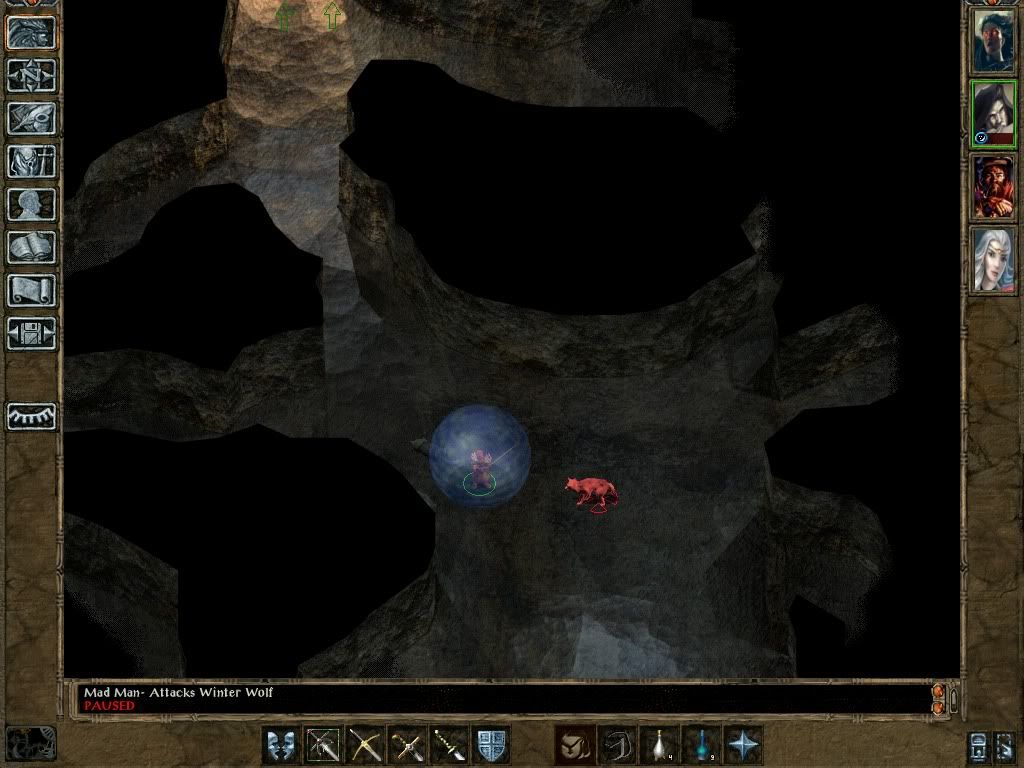
Task: Choose the crossbow weapon slot
Action: click(x=366, y=745)
